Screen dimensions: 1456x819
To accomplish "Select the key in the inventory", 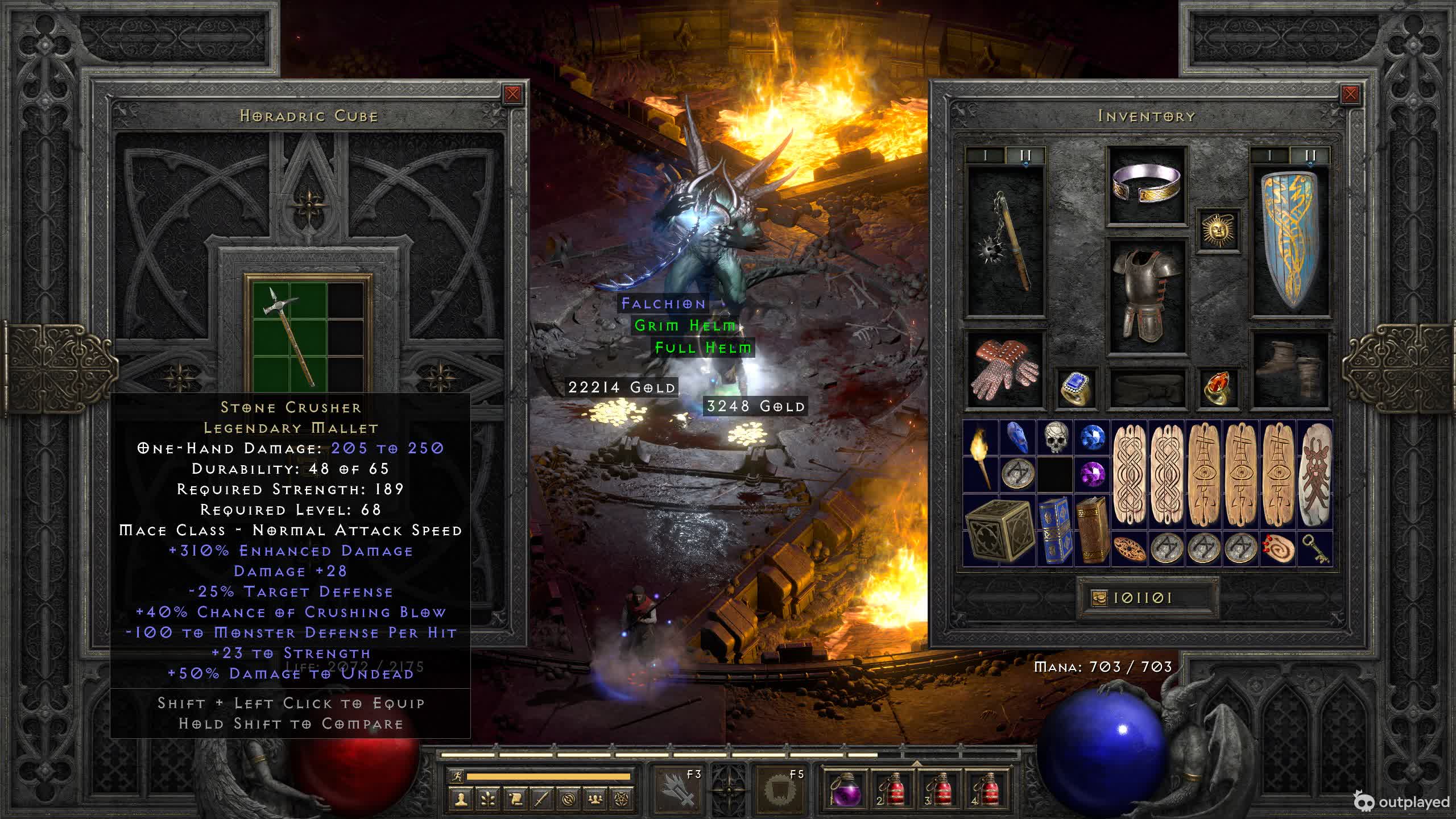I will [x=1316, y=549].
